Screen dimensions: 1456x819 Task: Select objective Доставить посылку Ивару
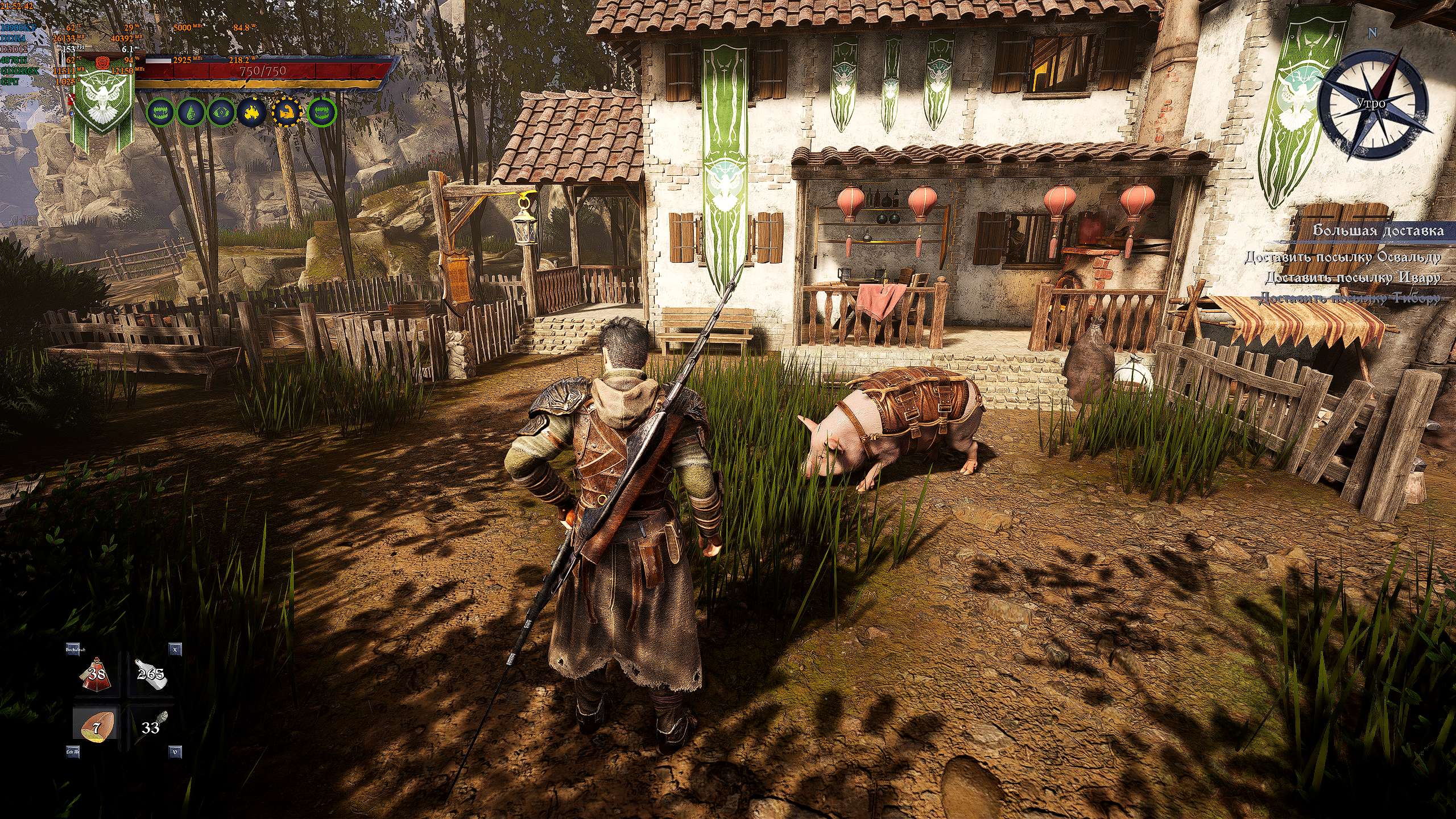(1352, 278)
